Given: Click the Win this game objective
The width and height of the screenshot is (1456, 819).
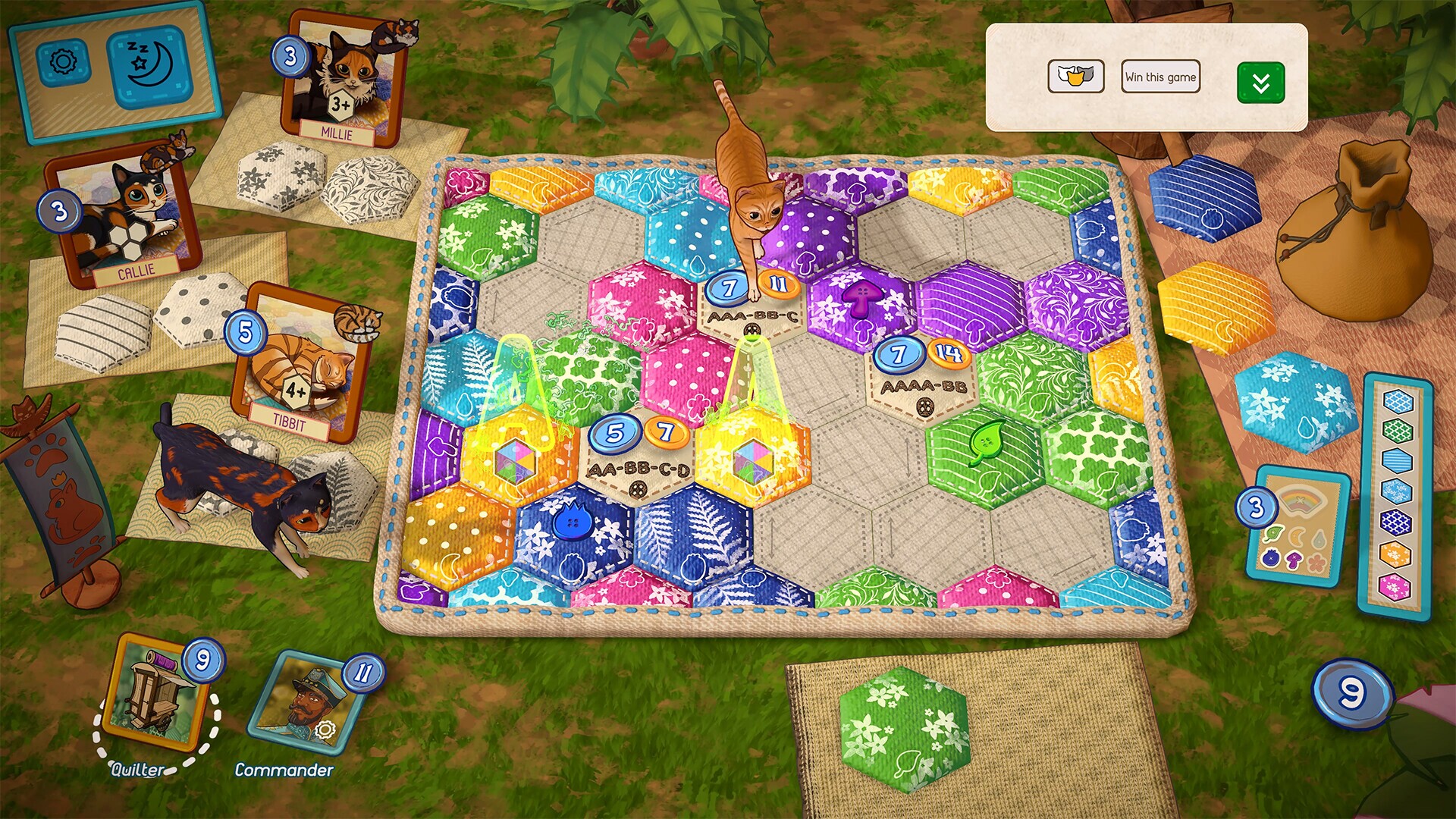Looking at the screenshot, I should (x=1160, y=76).
